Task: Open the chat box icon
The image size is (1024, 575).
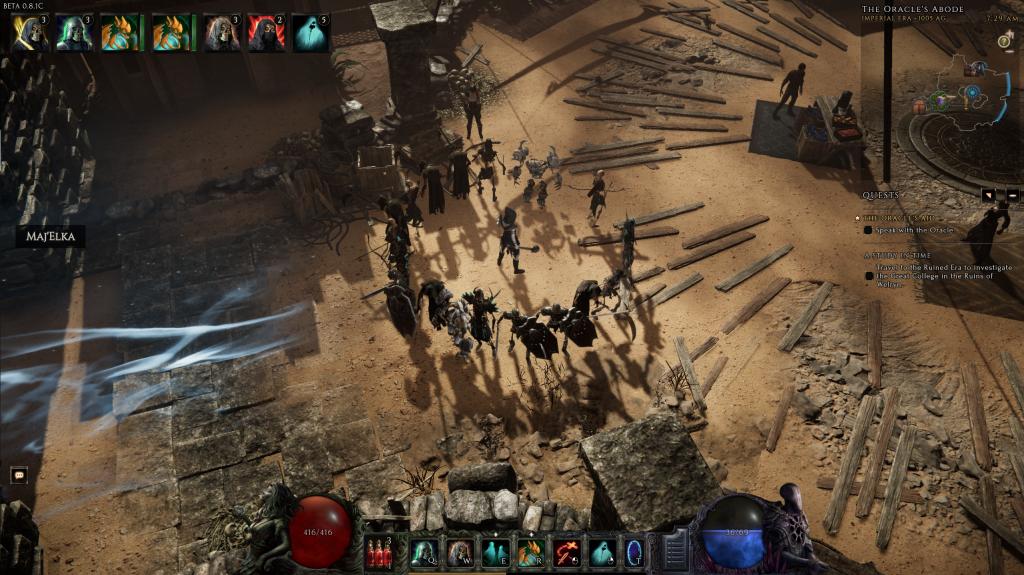Action: point(18,475)
